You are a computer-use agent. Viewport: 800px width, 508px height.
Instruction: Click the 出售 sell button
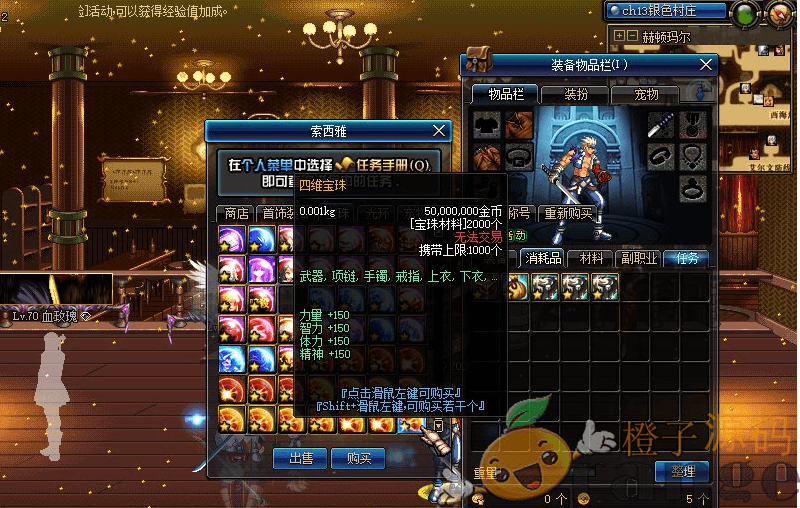coord(301,458)
